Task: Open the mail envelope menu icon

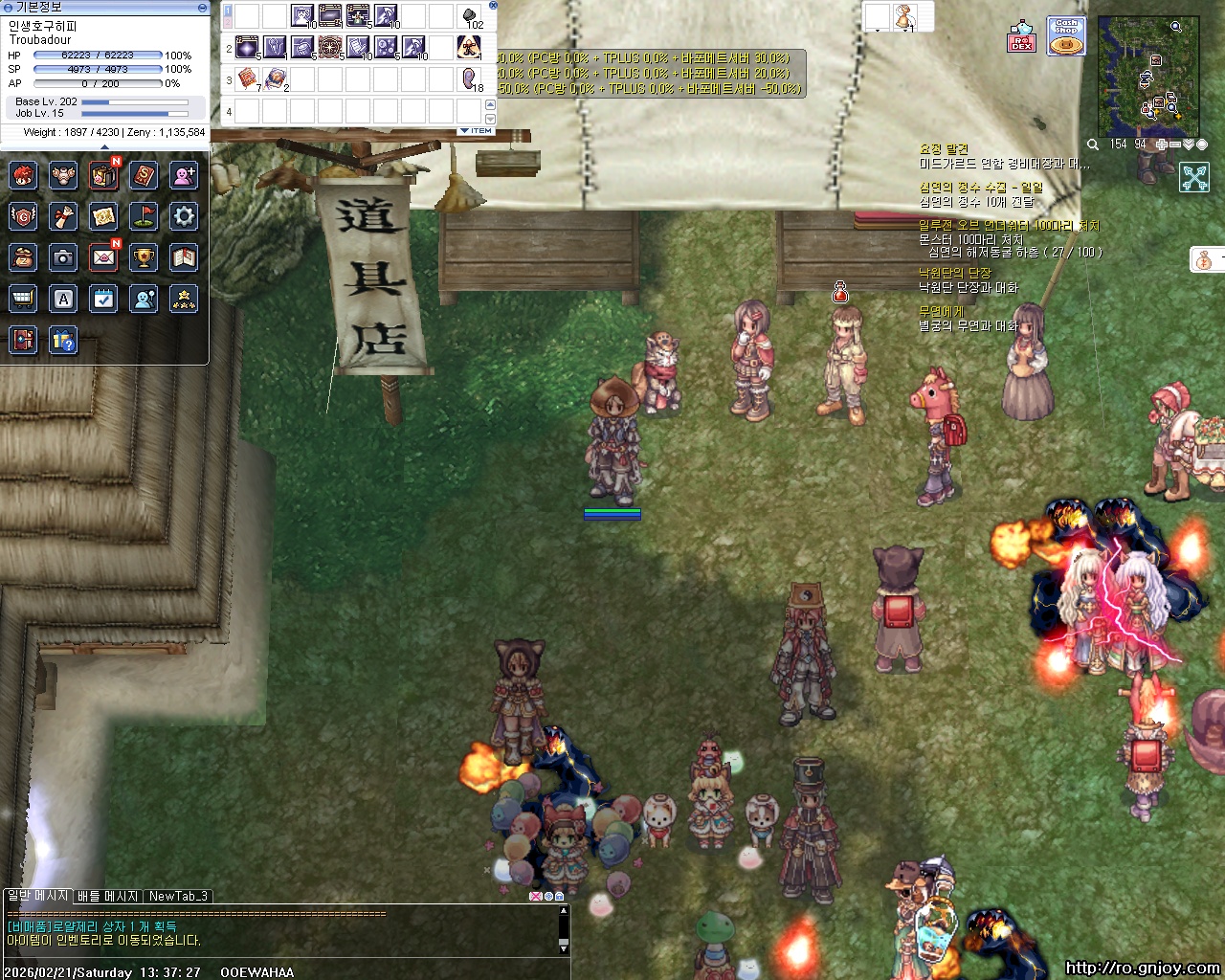Action: pyautogui.click(x=103, y=257)
